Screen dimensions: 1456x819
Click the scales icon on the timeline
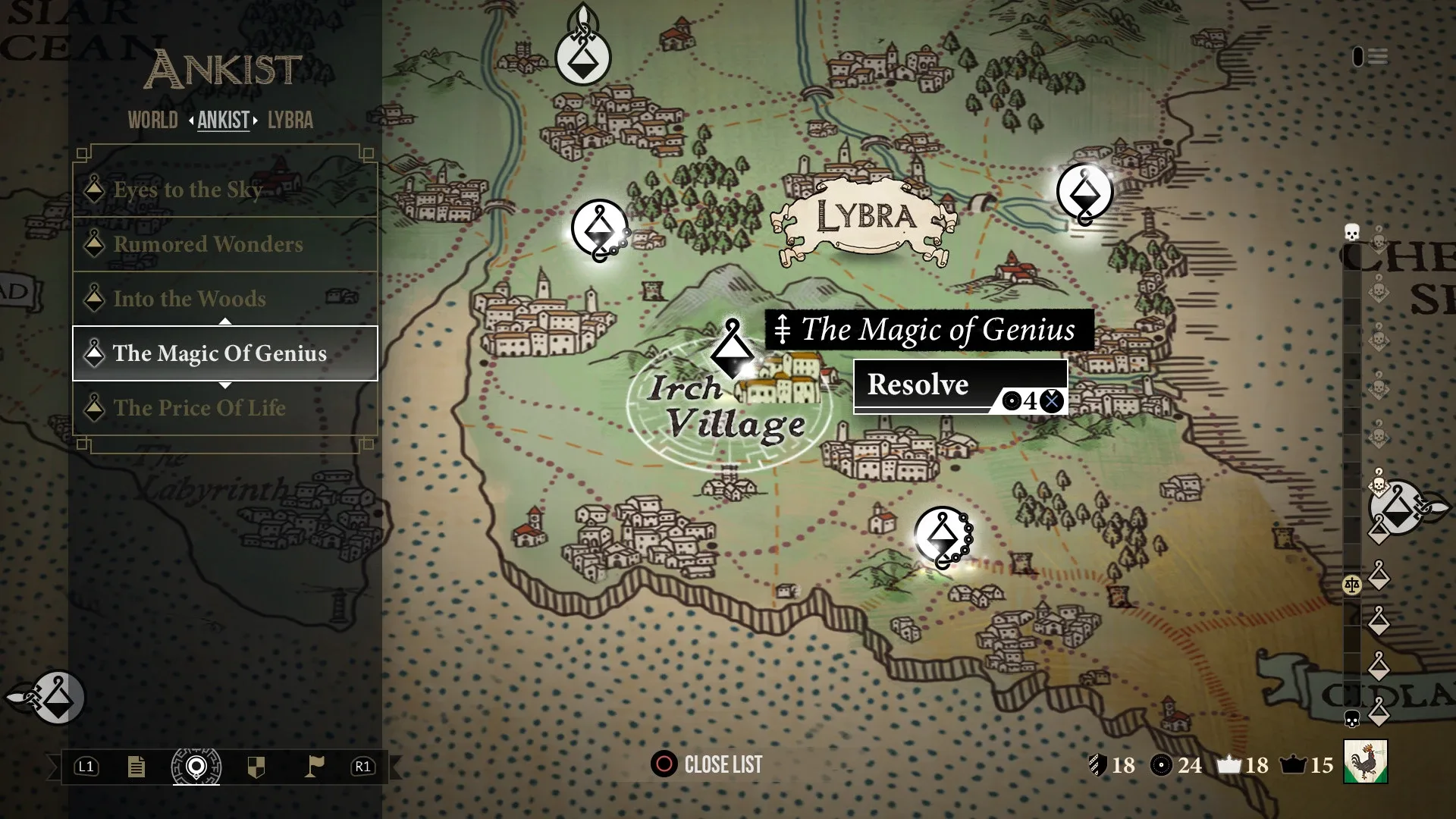1351,585
